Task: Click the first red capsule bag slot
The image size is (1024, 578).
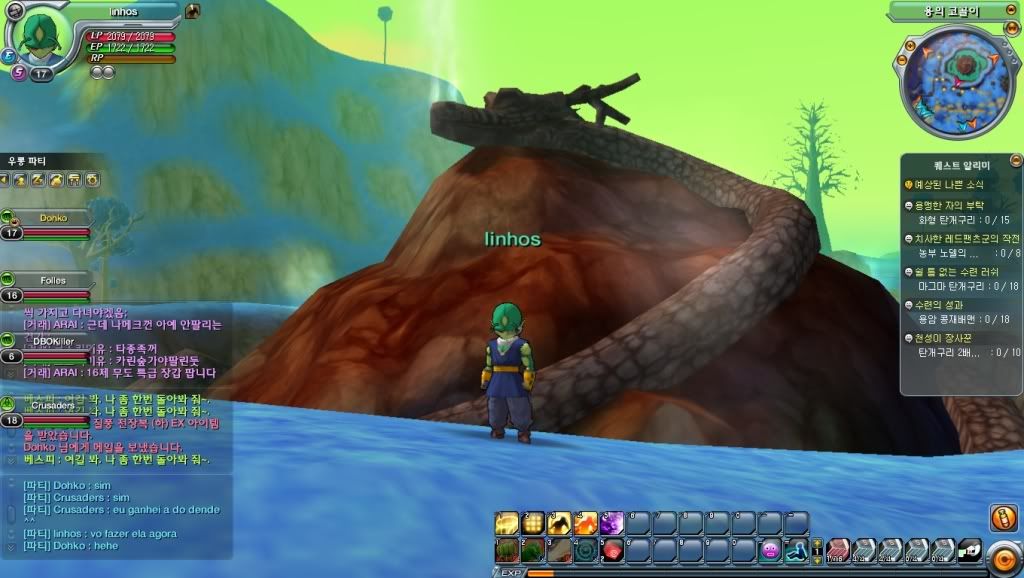Action: (837, 550)
